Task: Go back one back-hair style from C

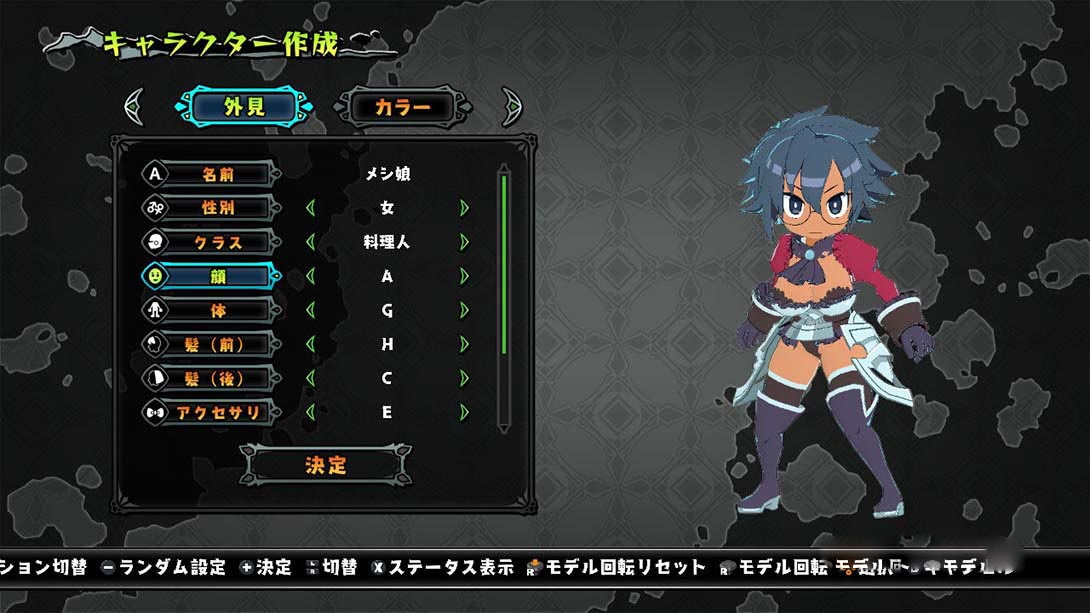Action: click(x=310, y=378)
